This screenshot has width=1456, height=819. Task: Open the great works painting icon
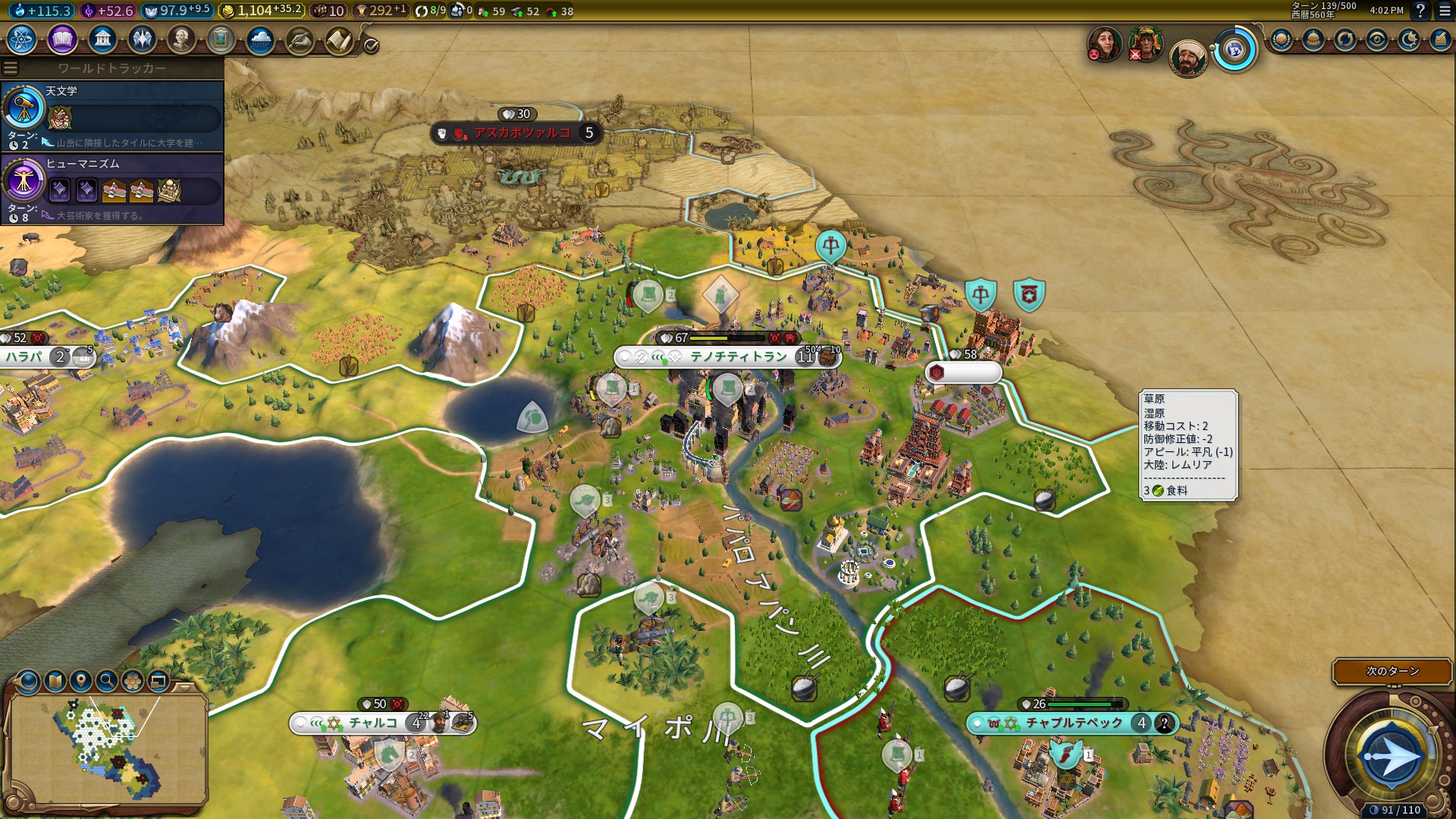click(221, 39)
